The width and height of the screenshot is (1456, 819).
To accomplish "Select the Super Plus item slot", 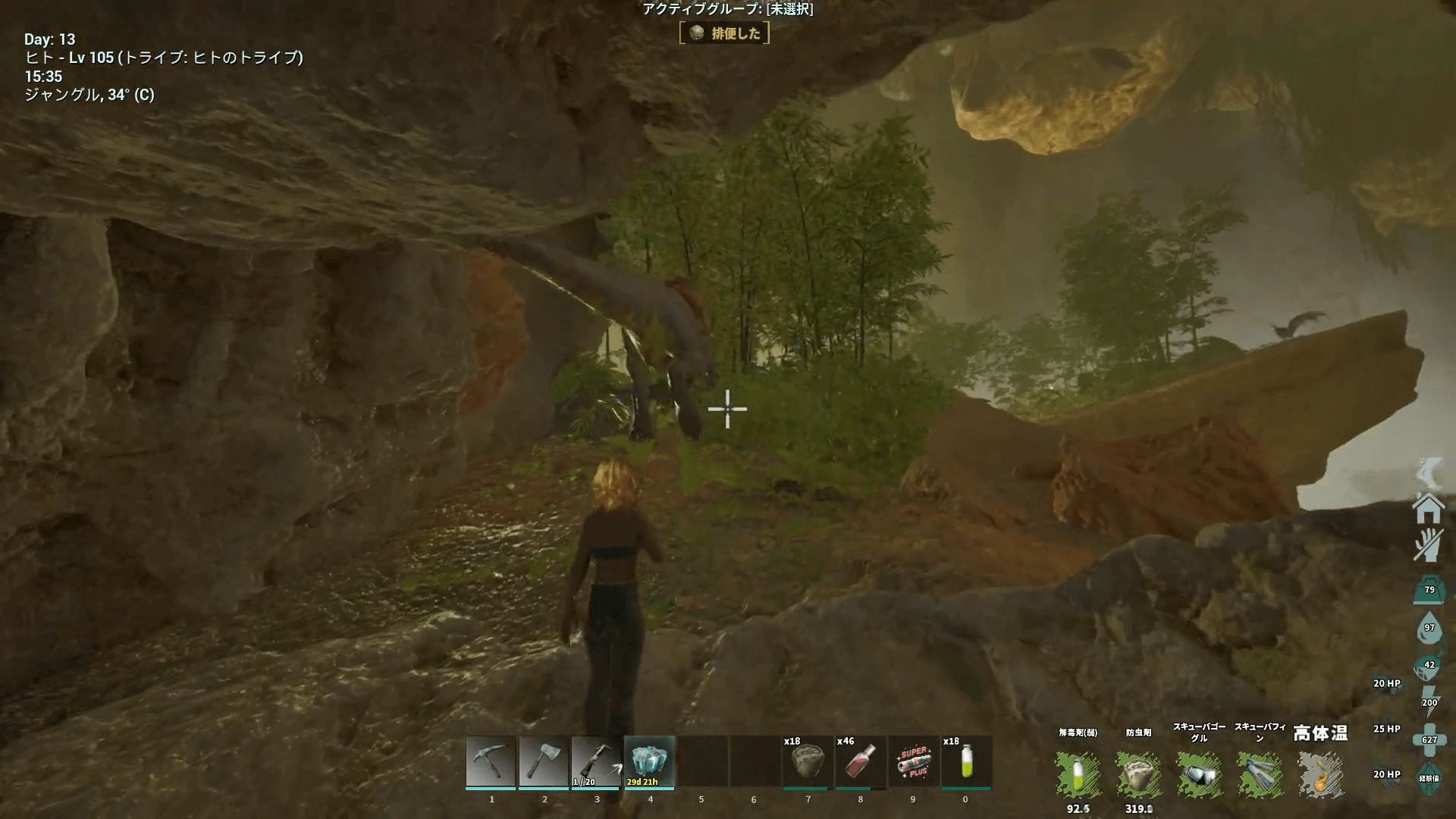I will [x=913, y=761].
